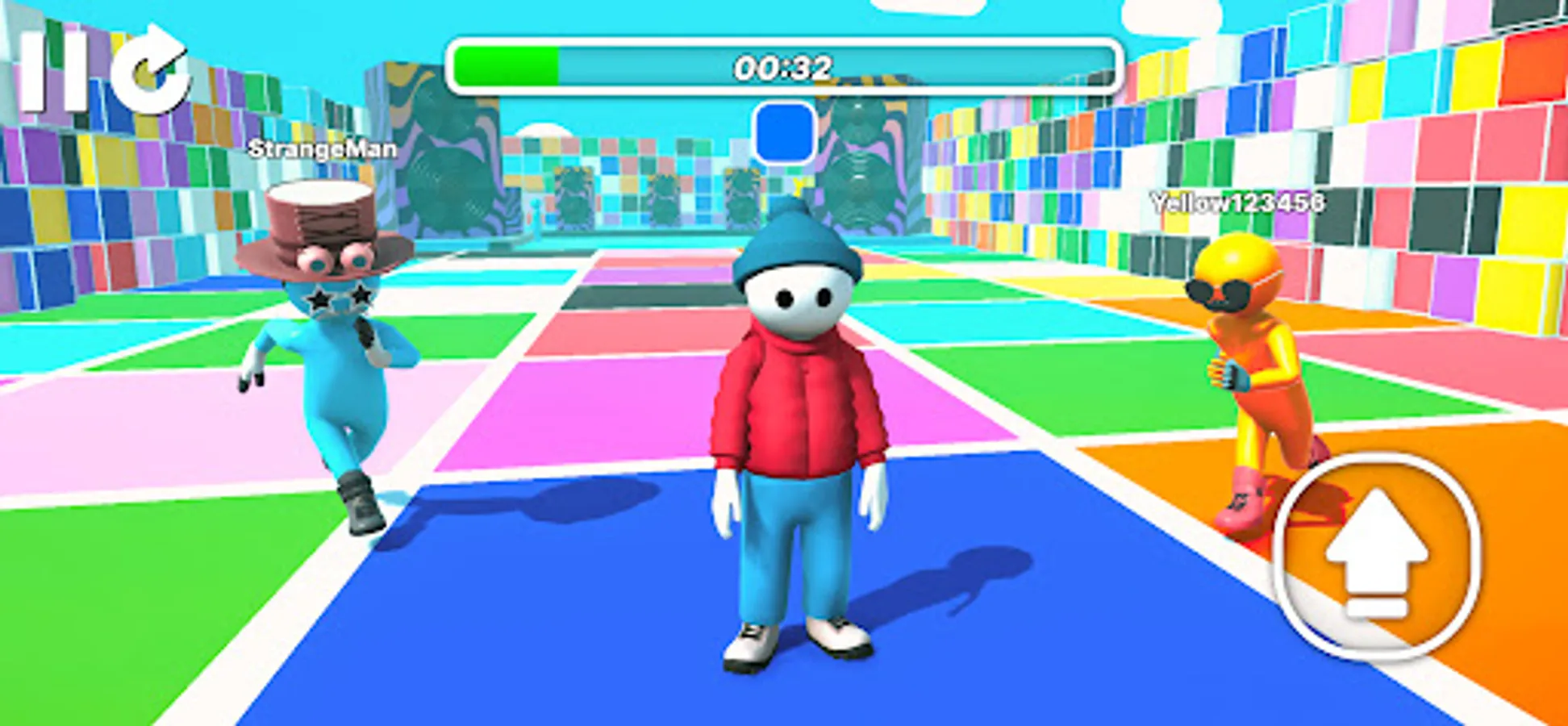Viewport: 1568px width, 726px height.
Task: Tap the 00:32 countdown timer
Action: pyautogui.click(x=781, y=66)
